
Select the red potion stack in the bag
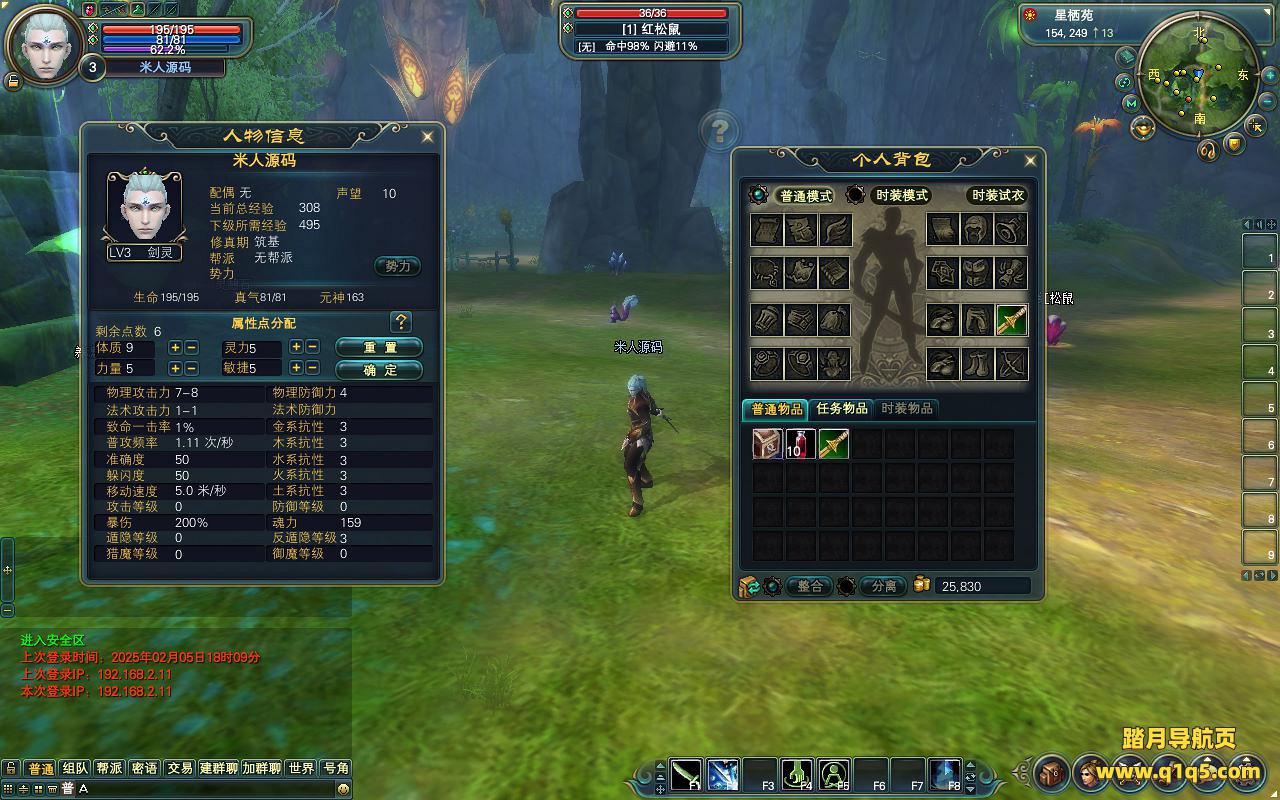coord(800,444)
